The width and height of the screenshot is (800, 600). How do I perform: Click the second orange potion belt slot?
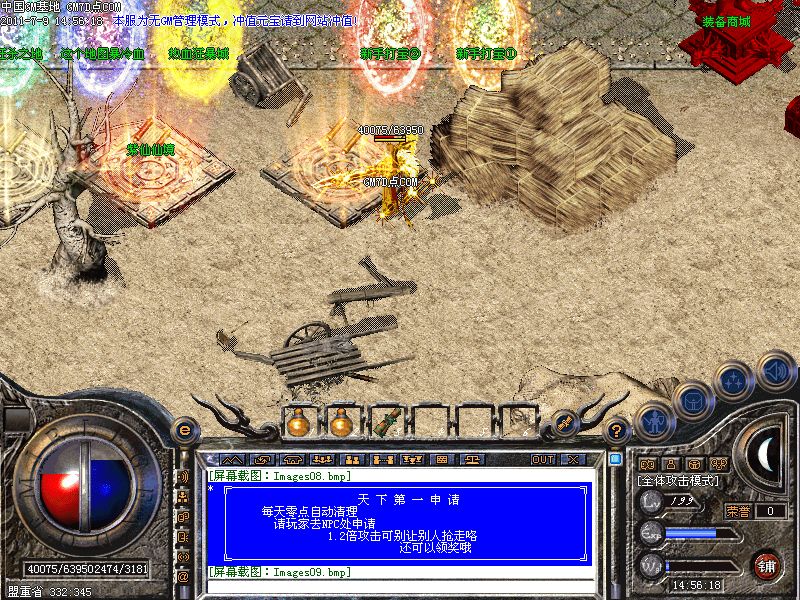(x=342, y=422)
